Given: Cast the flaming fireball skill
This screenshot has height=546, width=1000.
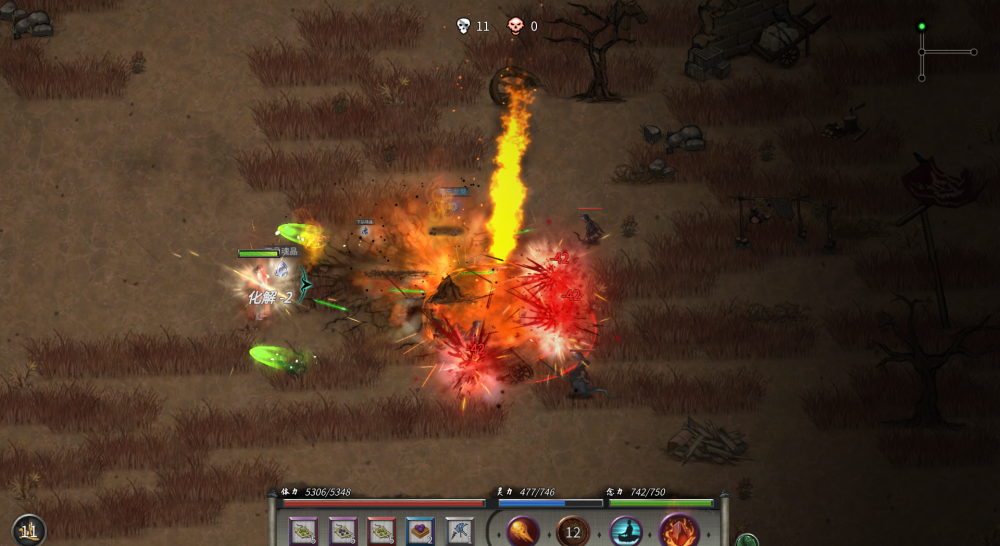Looking at the screenshot, I should pyautogui.click(x=523, y=531).
